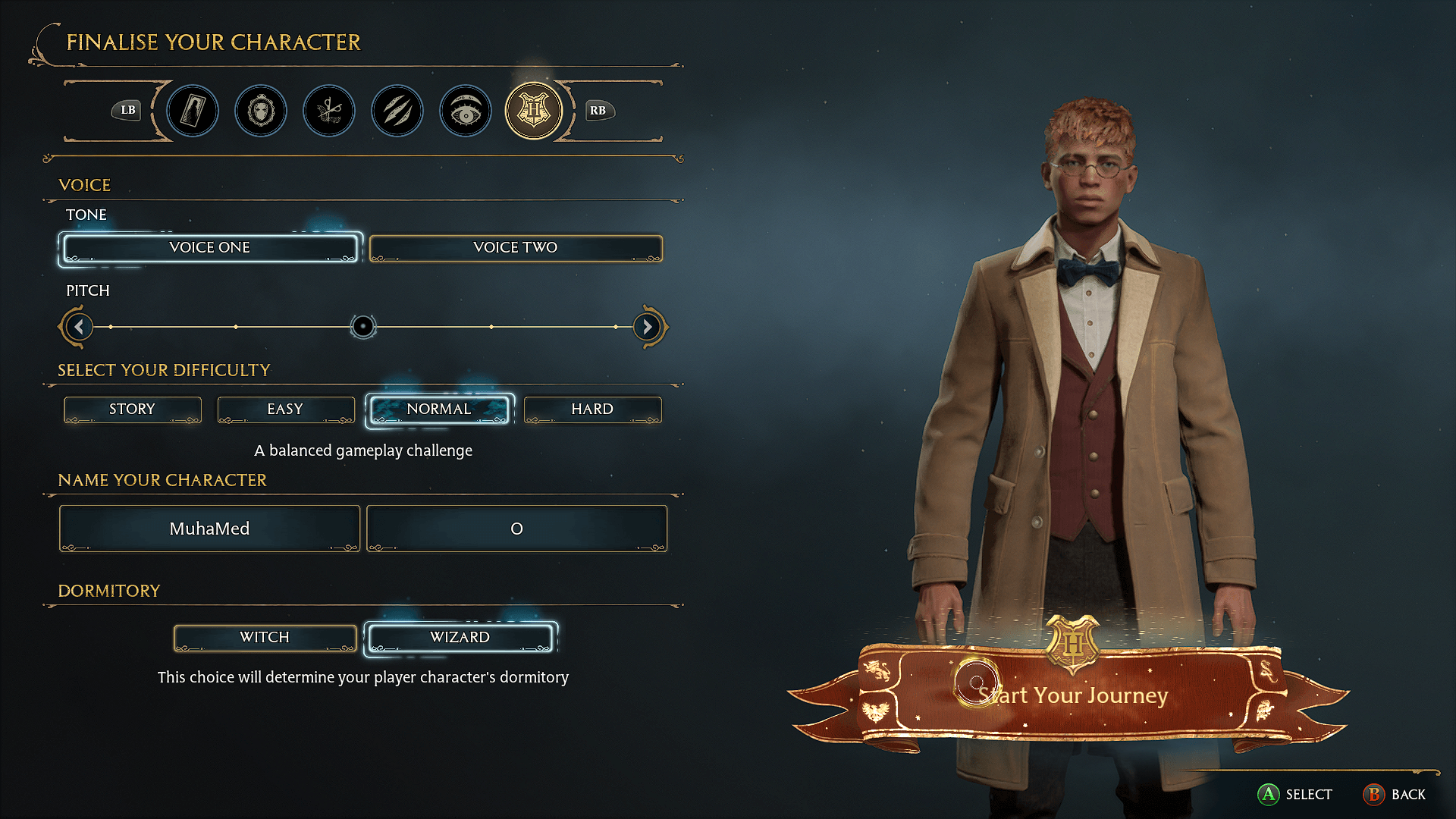
Task: Select the claw scars tab
Action: point(397,111)
